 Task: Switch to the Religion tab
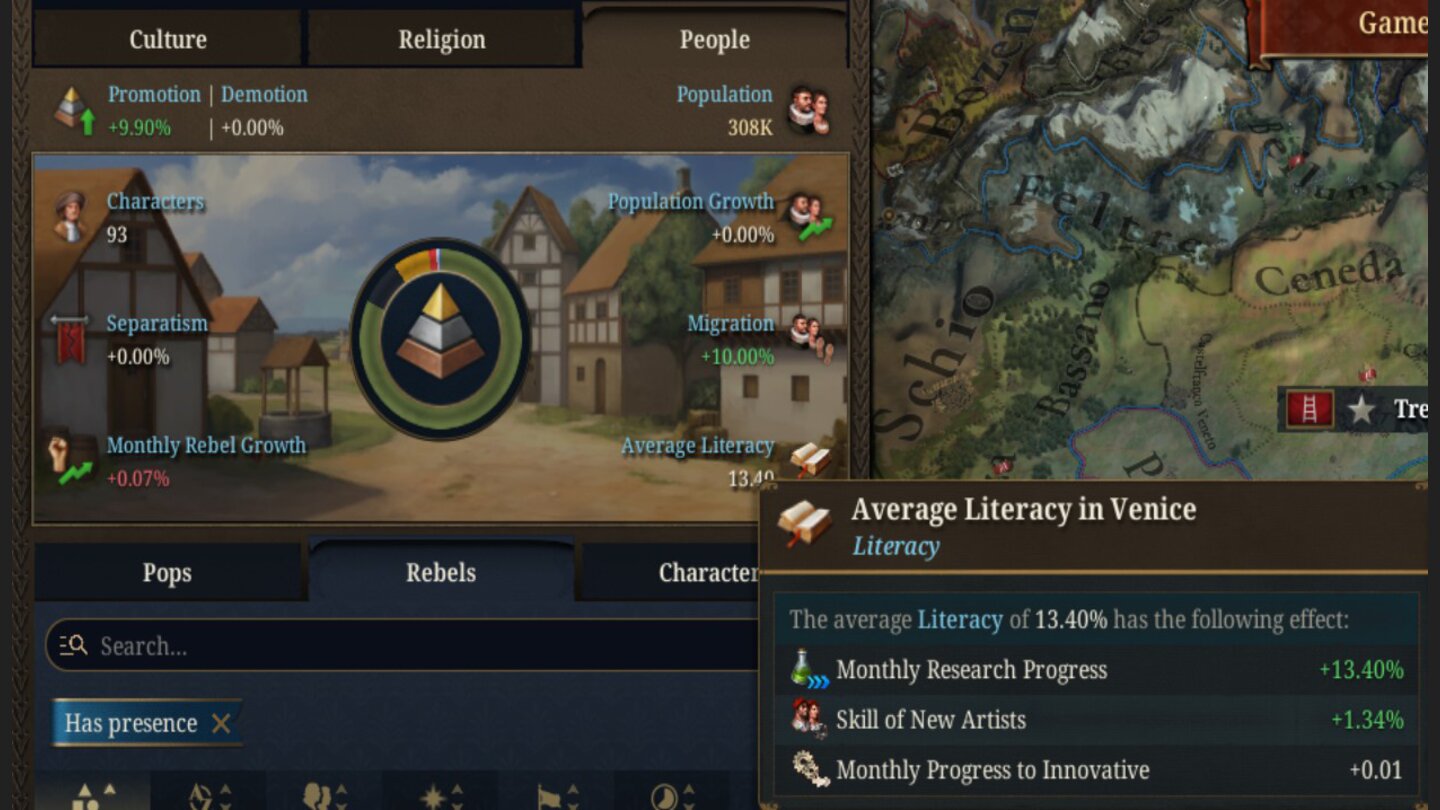(441, 39)
